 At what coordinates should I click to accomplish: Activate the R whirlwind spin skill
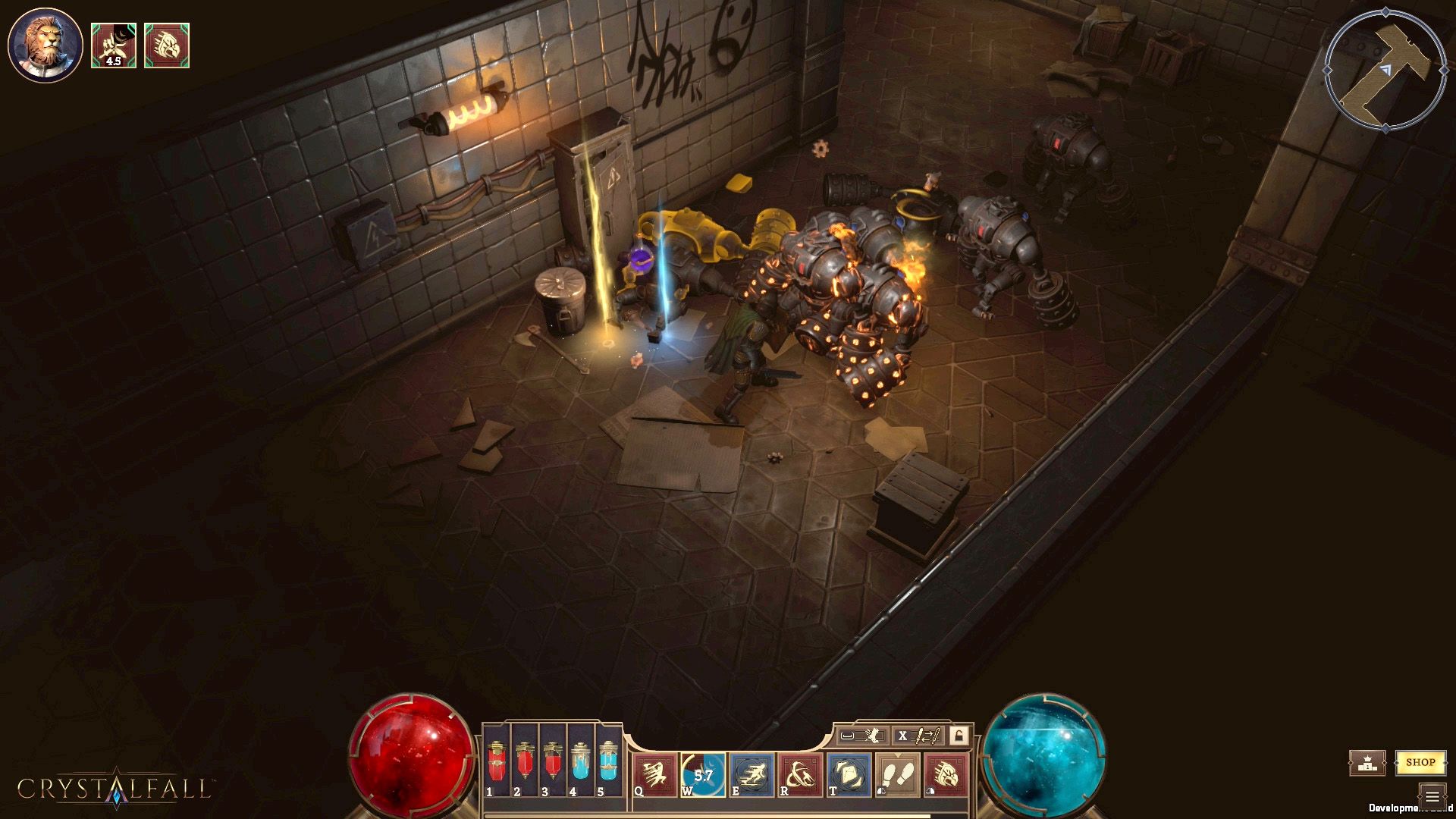[801, 774]
